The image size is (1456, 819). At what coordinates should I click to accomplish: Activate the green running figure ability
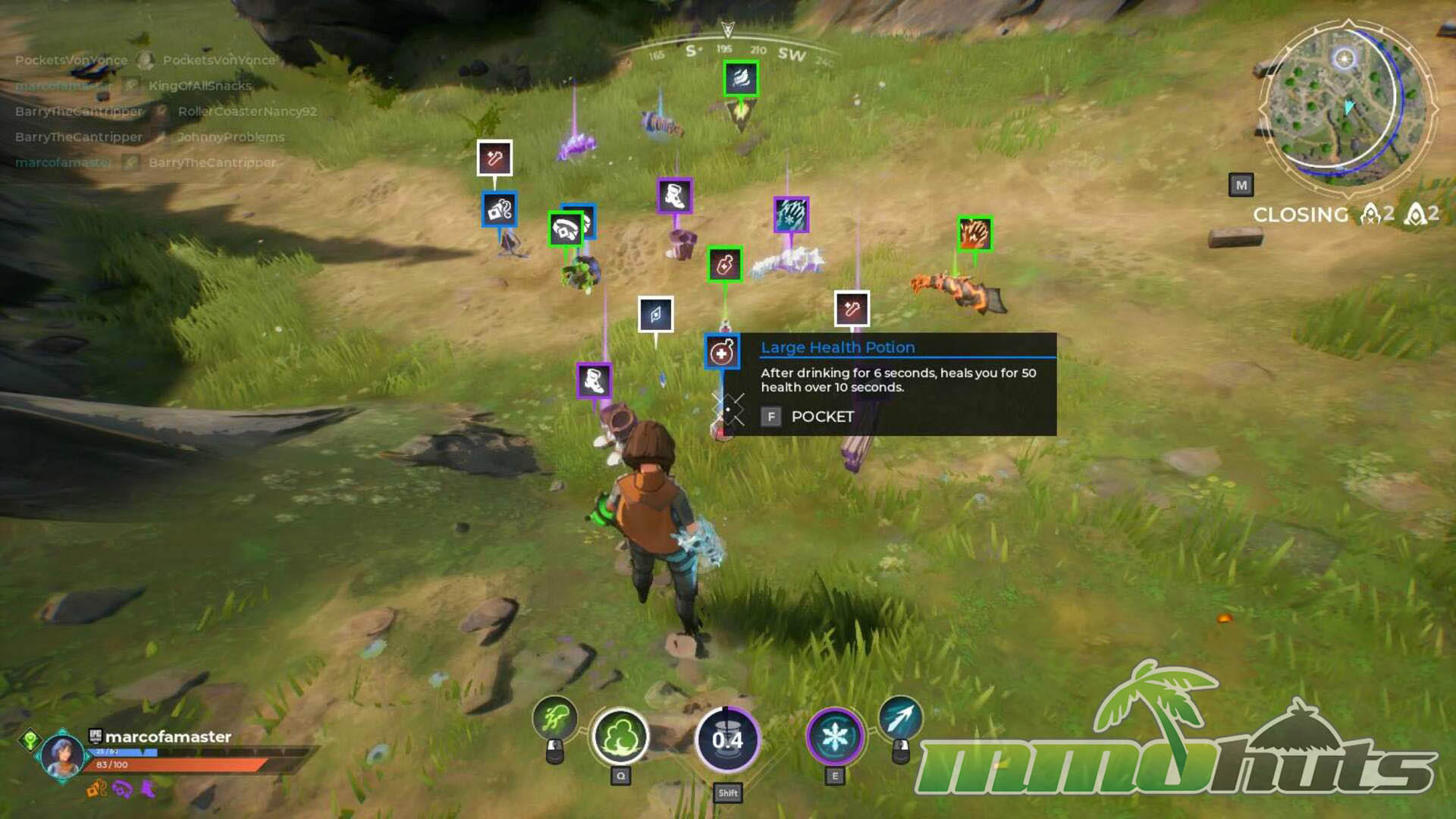tap(554, 717)
